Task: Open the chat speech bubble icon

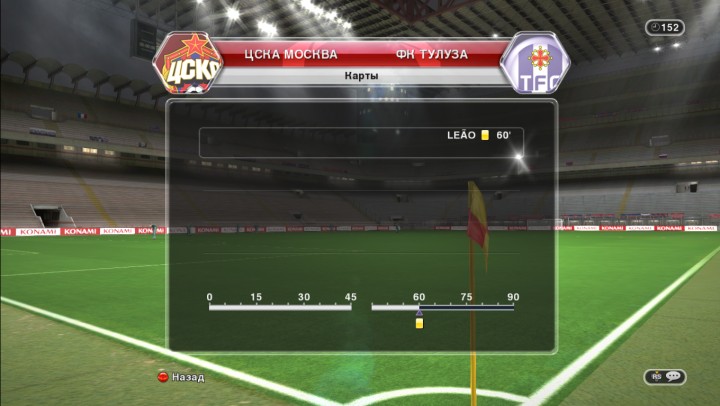Action: (x=672, y=376)
